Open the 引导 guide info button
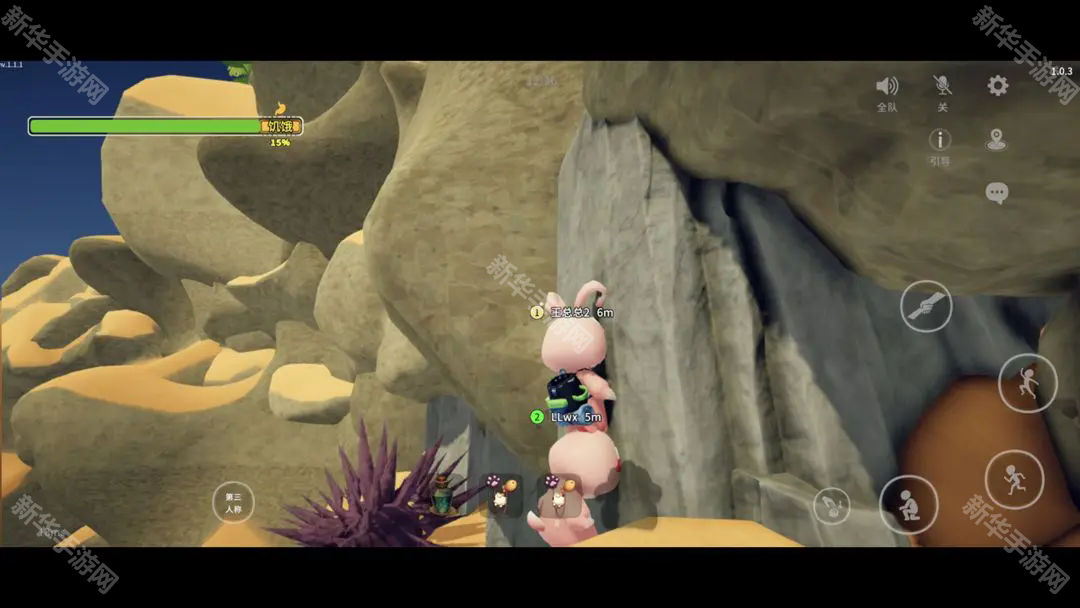 [940, 141]
